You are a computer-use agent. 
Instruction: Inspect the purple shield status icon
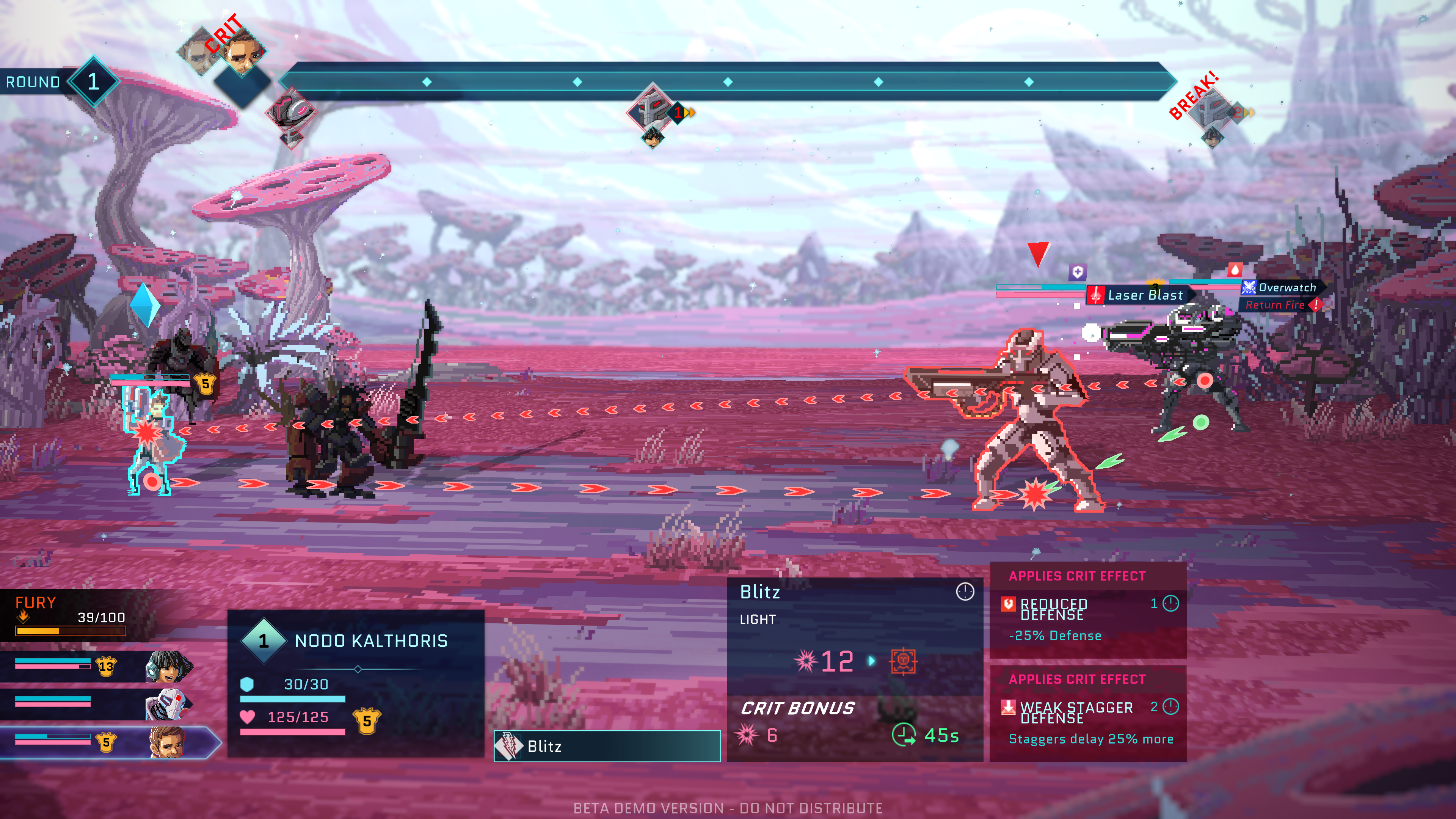click(1077, 273)
